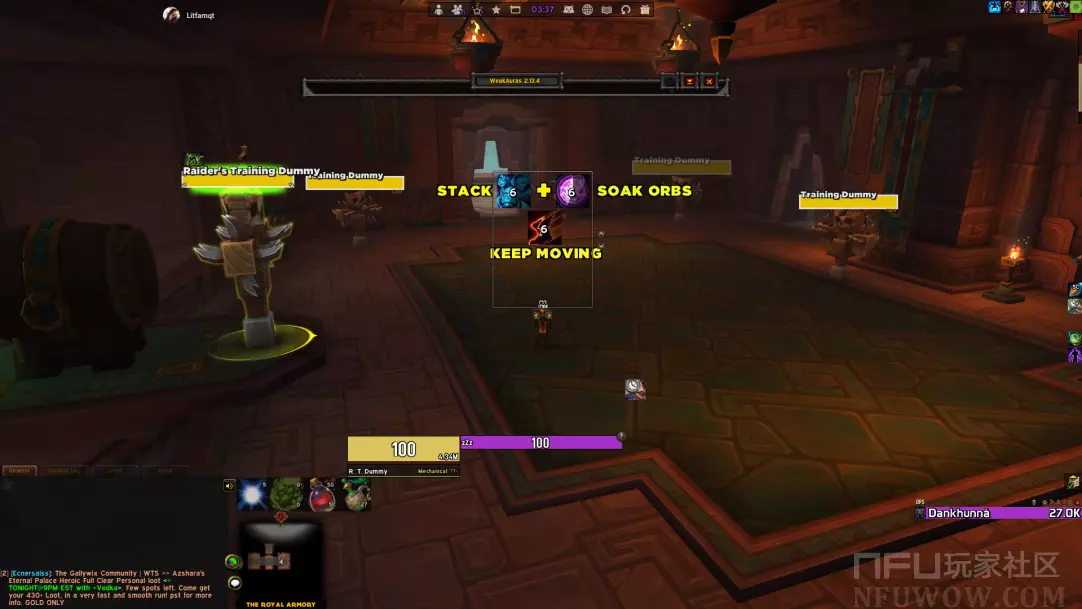Close the WeakAuras window
Viewport: 1082px width, 609px height.
click(709, 81)
